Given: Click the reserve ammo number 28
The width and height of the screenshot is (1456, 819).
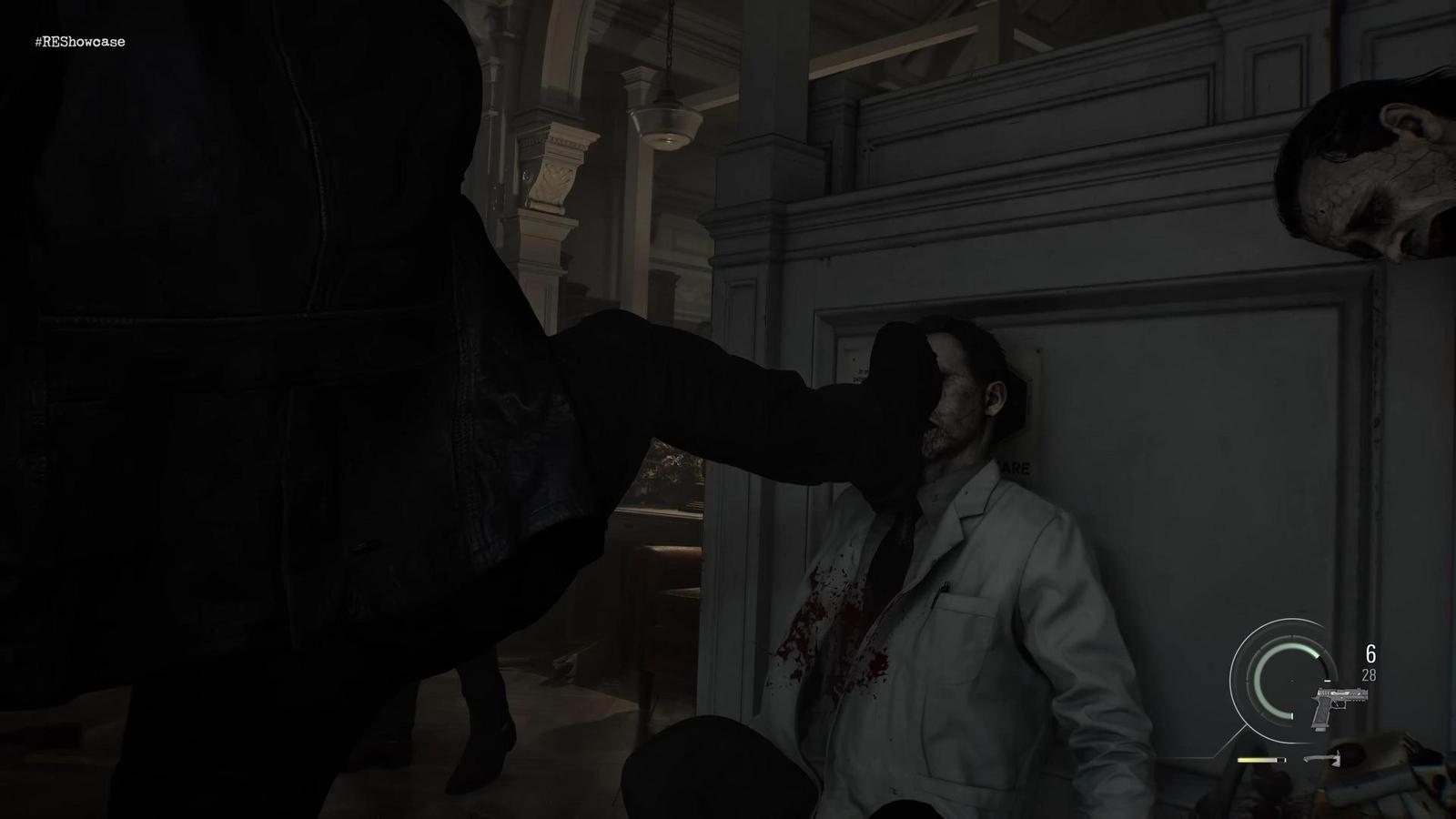Looking at the screenshot, I should click(x=1370, y=675).
